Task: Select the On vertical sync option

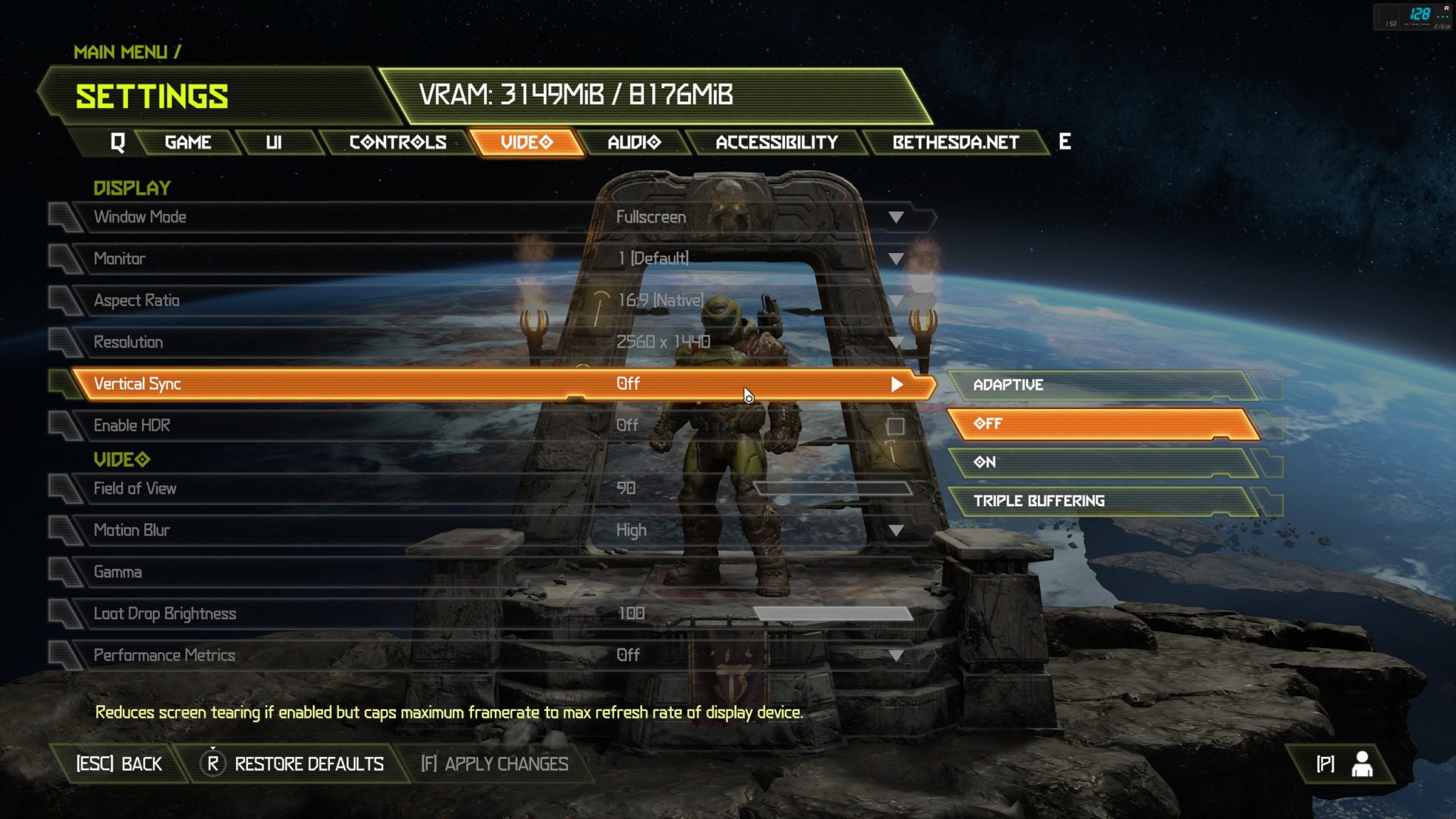Action: pyautogui.click(x=1101, y=462)
